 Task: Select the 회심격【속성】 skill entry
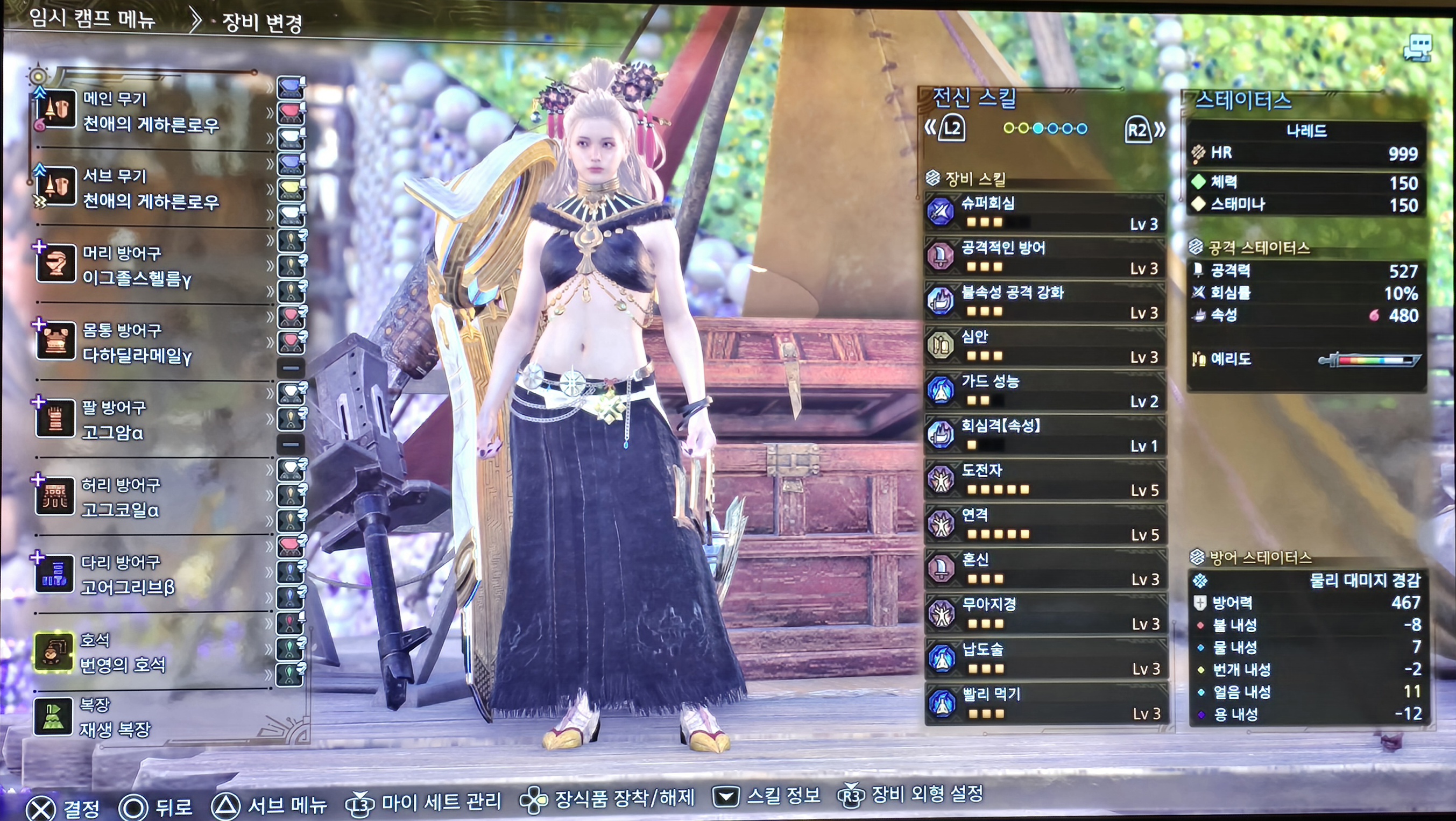pyautogui.click(x=1044, y=435)
